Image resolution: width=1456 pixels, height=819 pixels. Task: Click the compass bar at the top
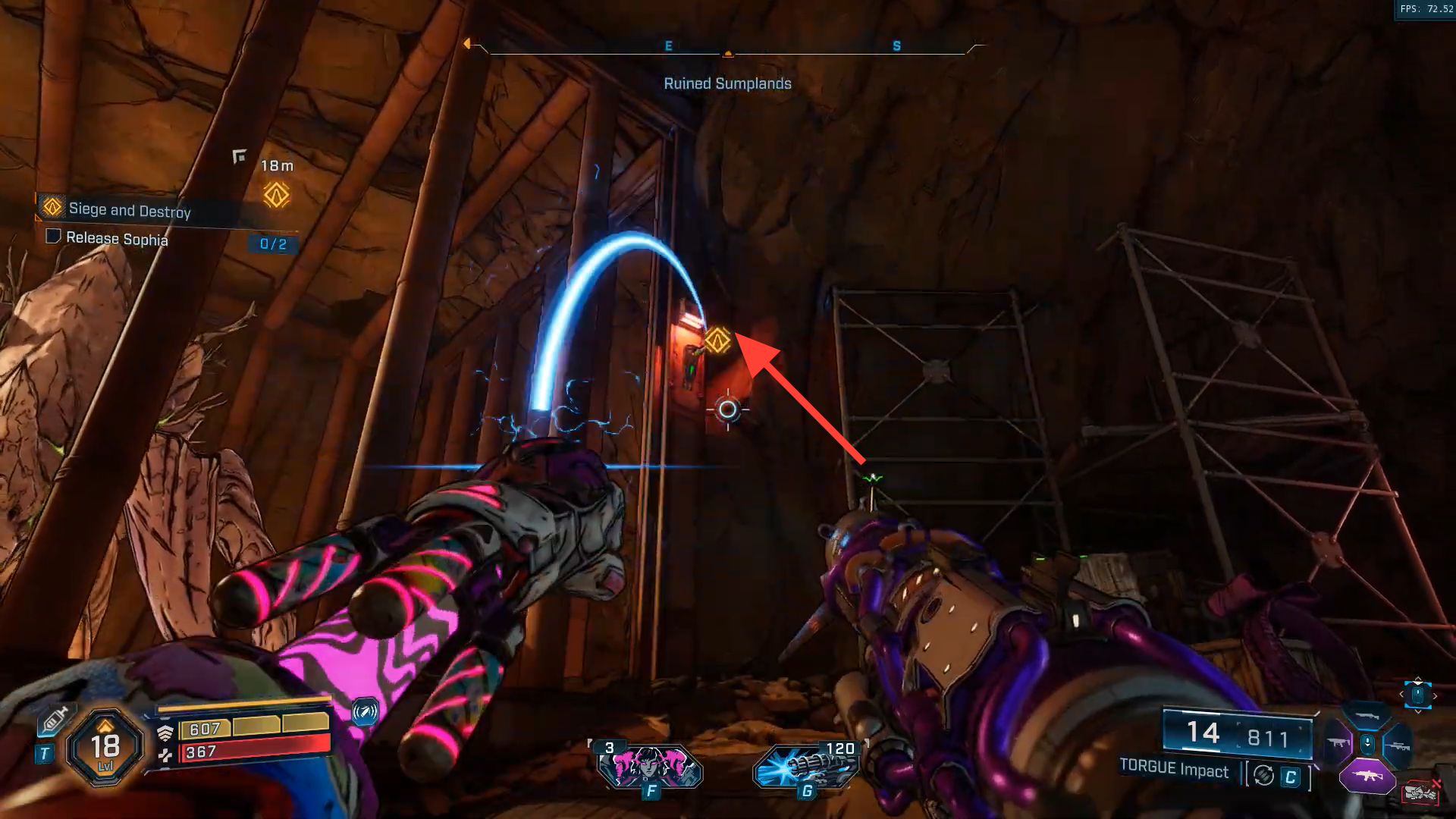(x=727, y=48)
